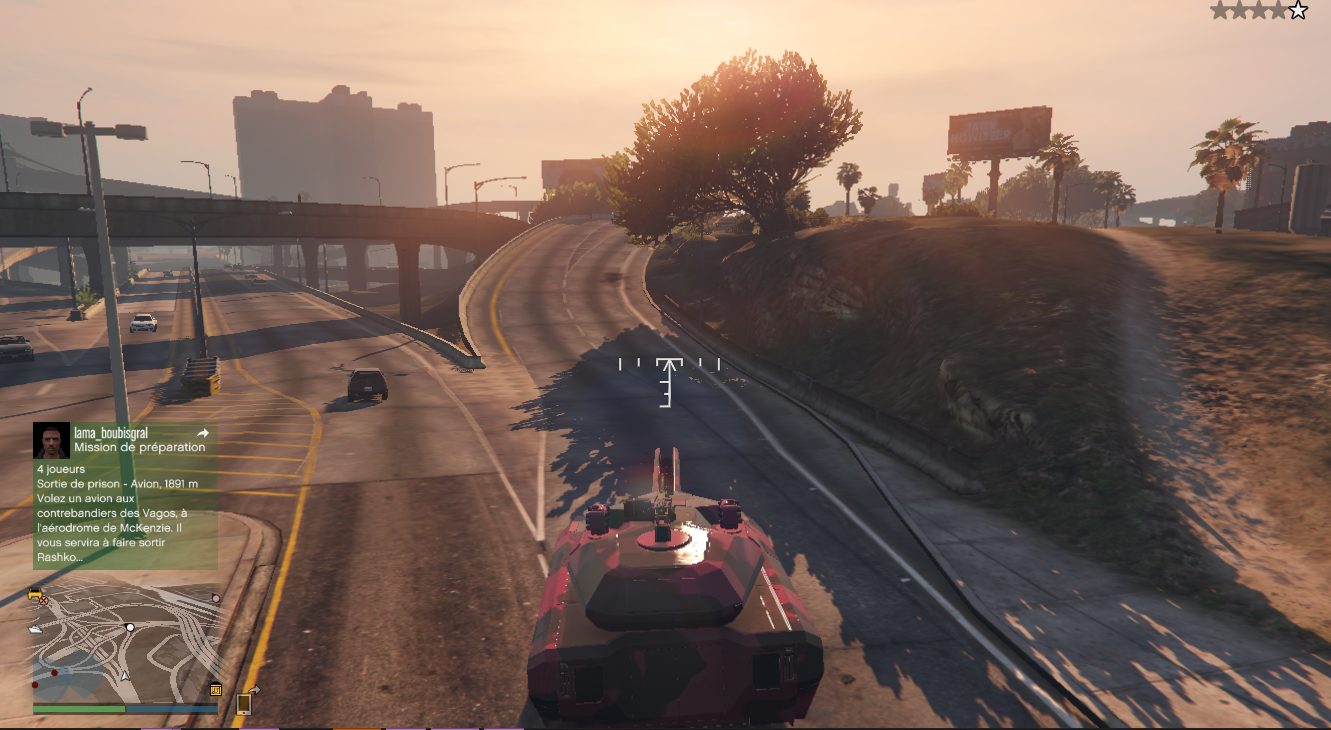Open the Mission de préparation invite panel
Viewport: 1331px width, 730px height.
coord(140,447)
